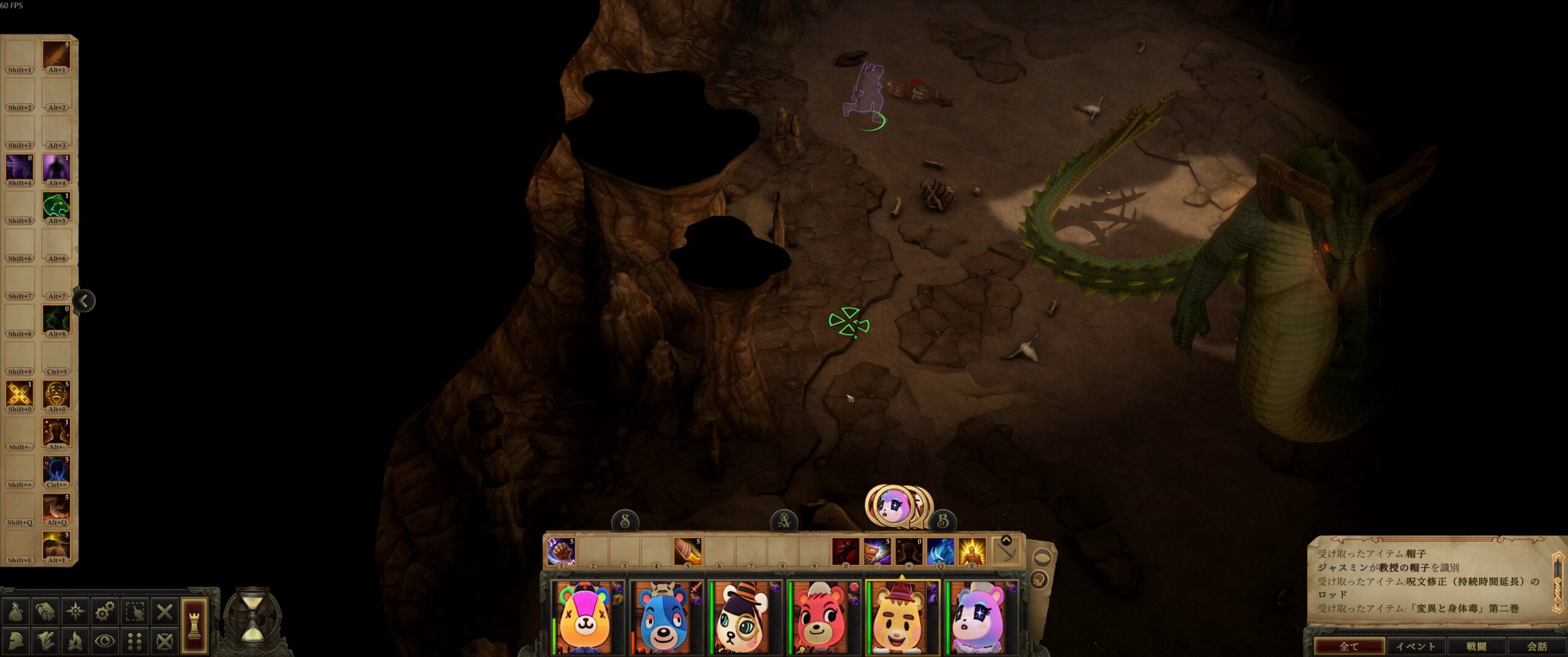1568x657 pixels.
Task: Select the blue bear party portrait
Action: click(665, 618)
